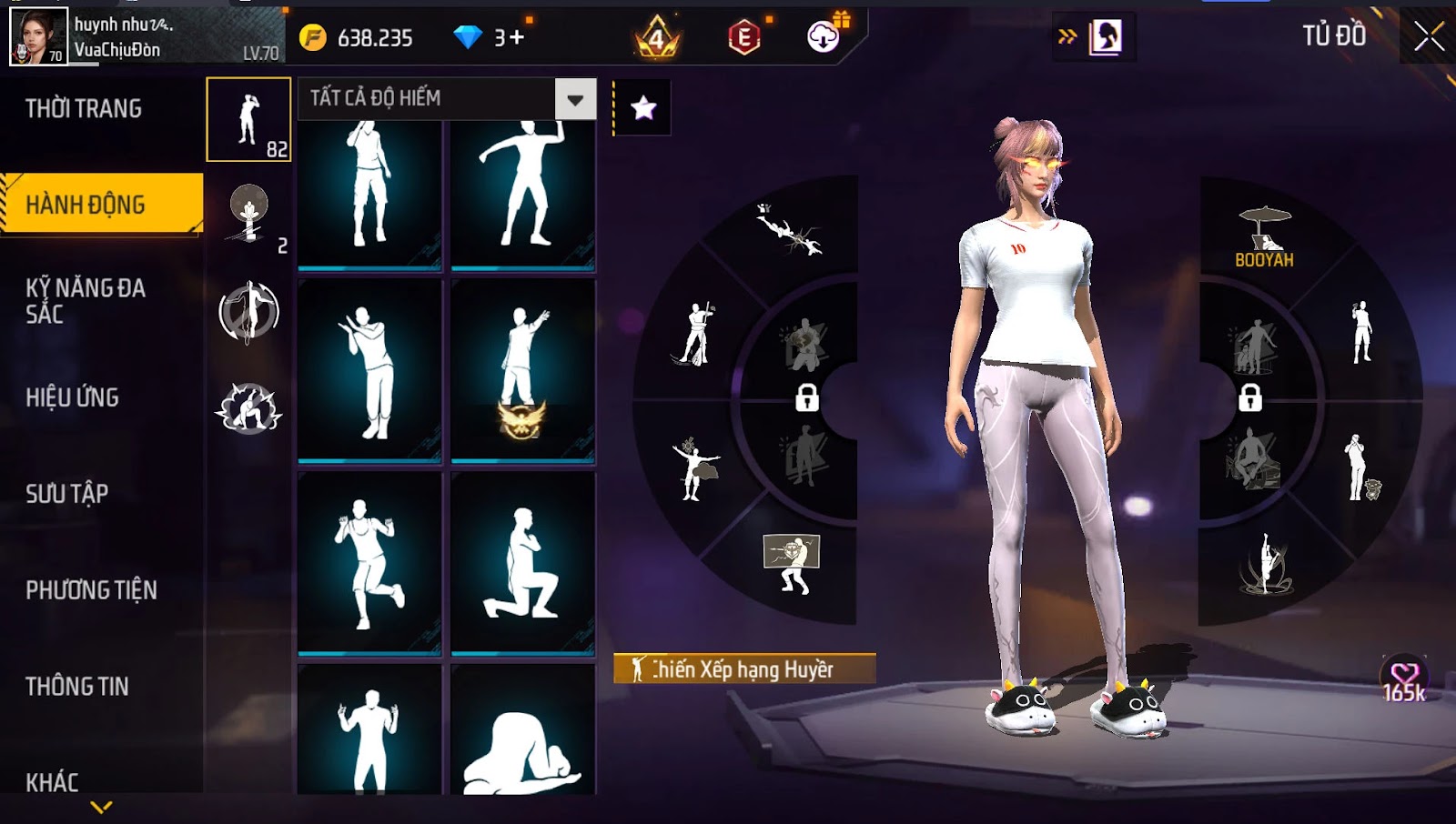Image resolution: width=1456 pixels, height=824 pixels.
Task: Select the kneeling emote tile
Action: (x=522, y=562)
